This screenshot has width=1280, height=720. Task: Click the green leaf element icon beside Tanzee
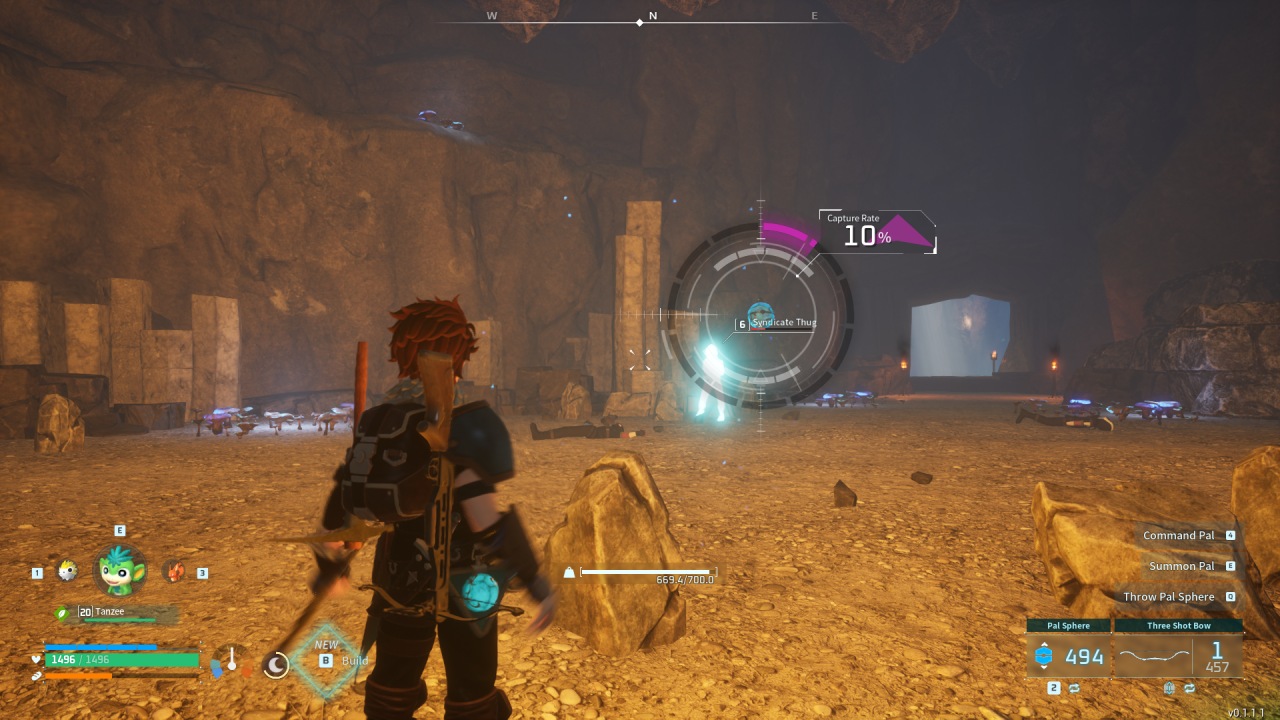click(x=62, y=612)
